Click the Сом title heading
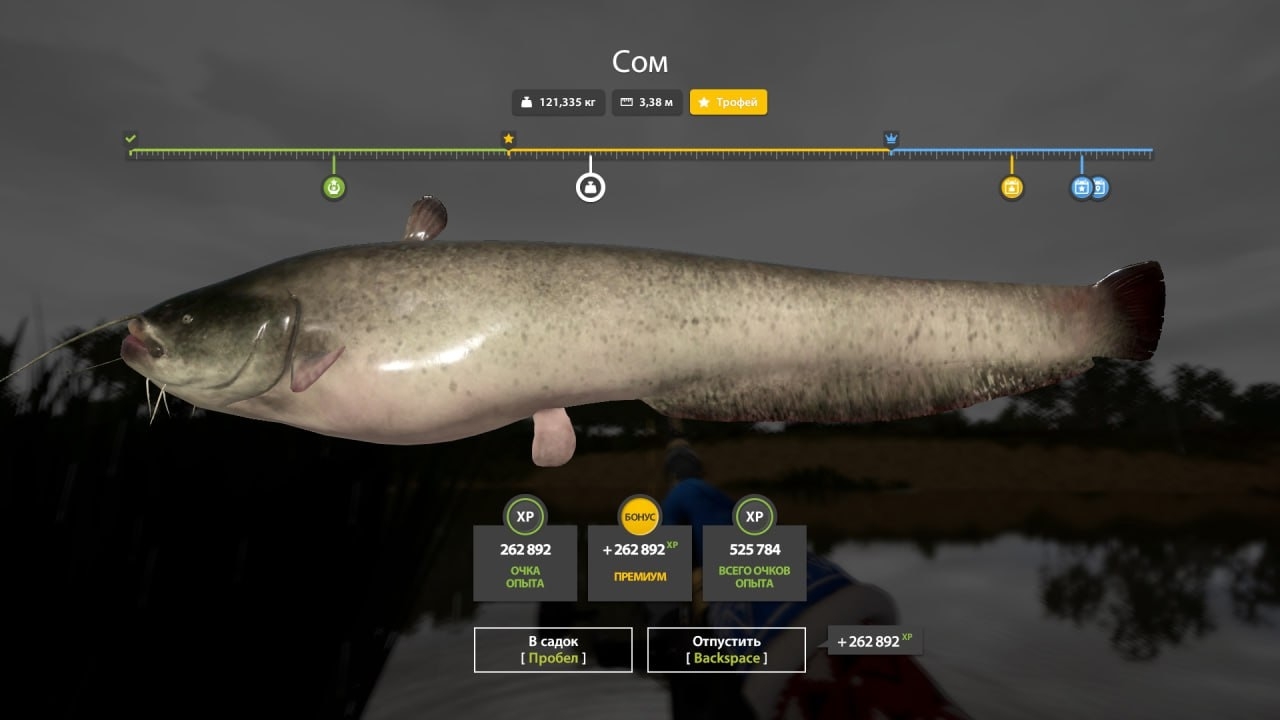 (640, 62)
